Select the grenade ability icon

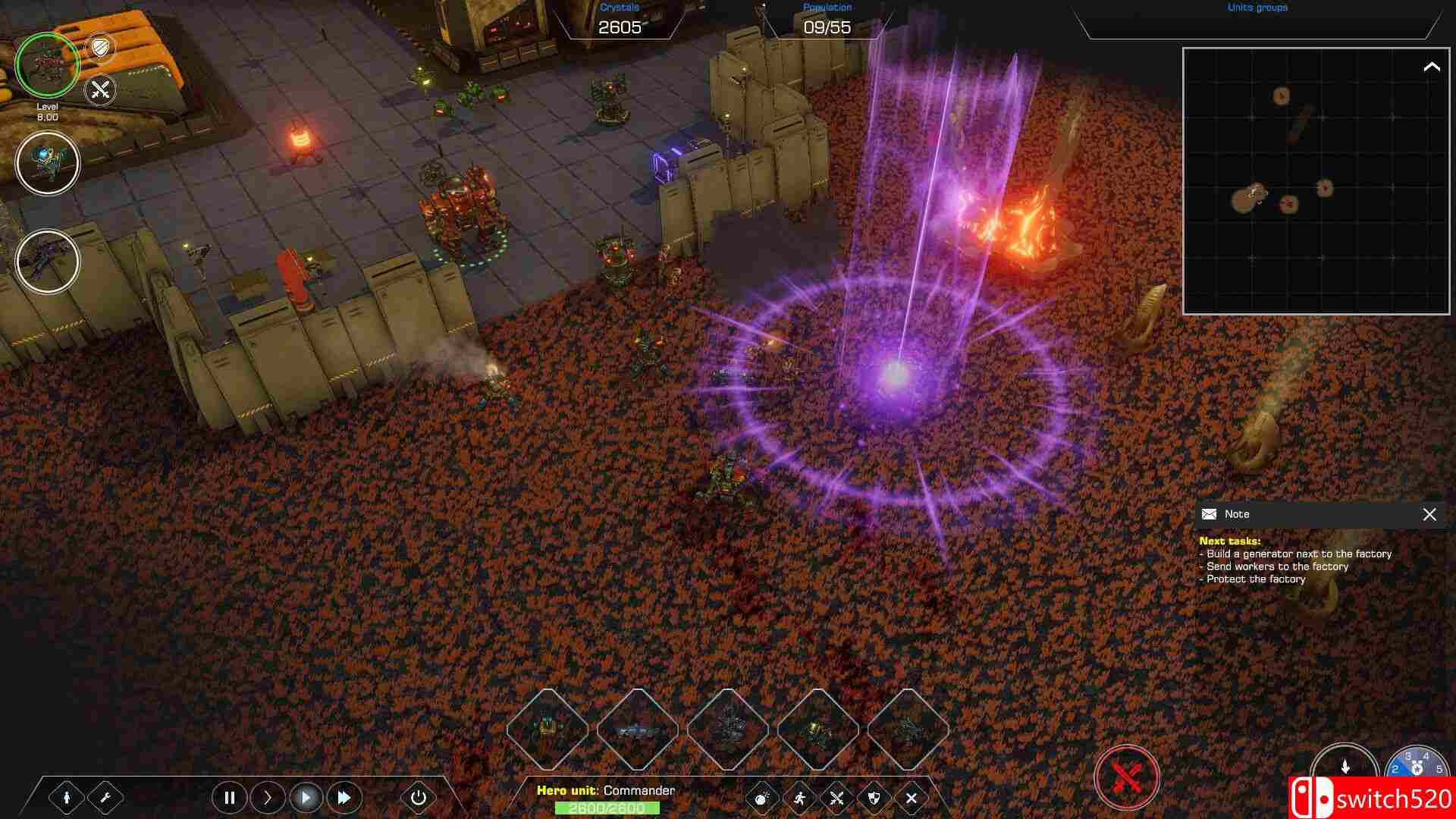[761, 798]
